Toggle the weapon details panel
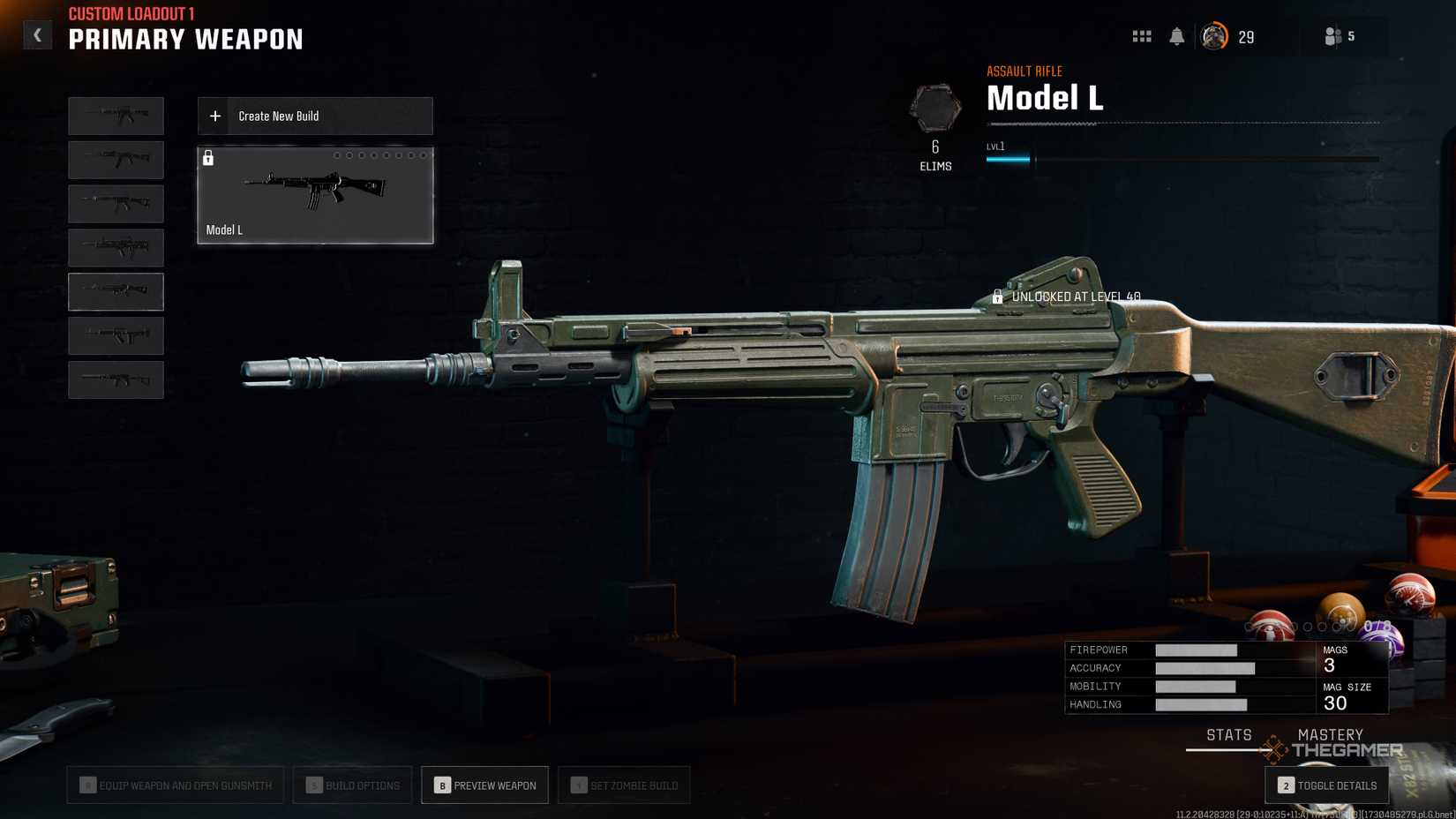Viewport: 1456px width, 819px height. tap(1326, 785)
